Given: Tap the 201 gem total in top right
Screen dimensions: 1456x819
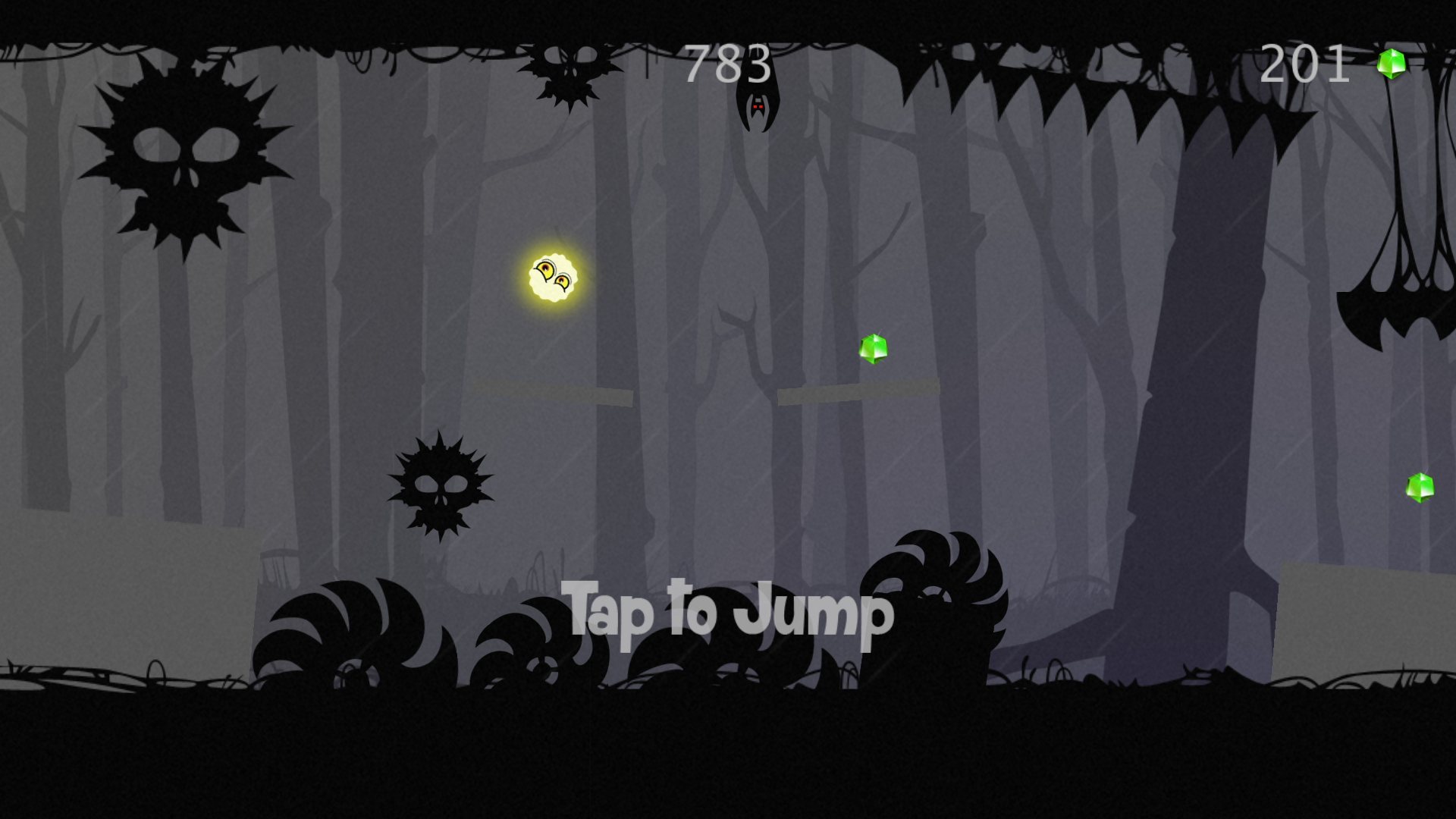Looking at the screenshot, I should tap(1306, 64).
